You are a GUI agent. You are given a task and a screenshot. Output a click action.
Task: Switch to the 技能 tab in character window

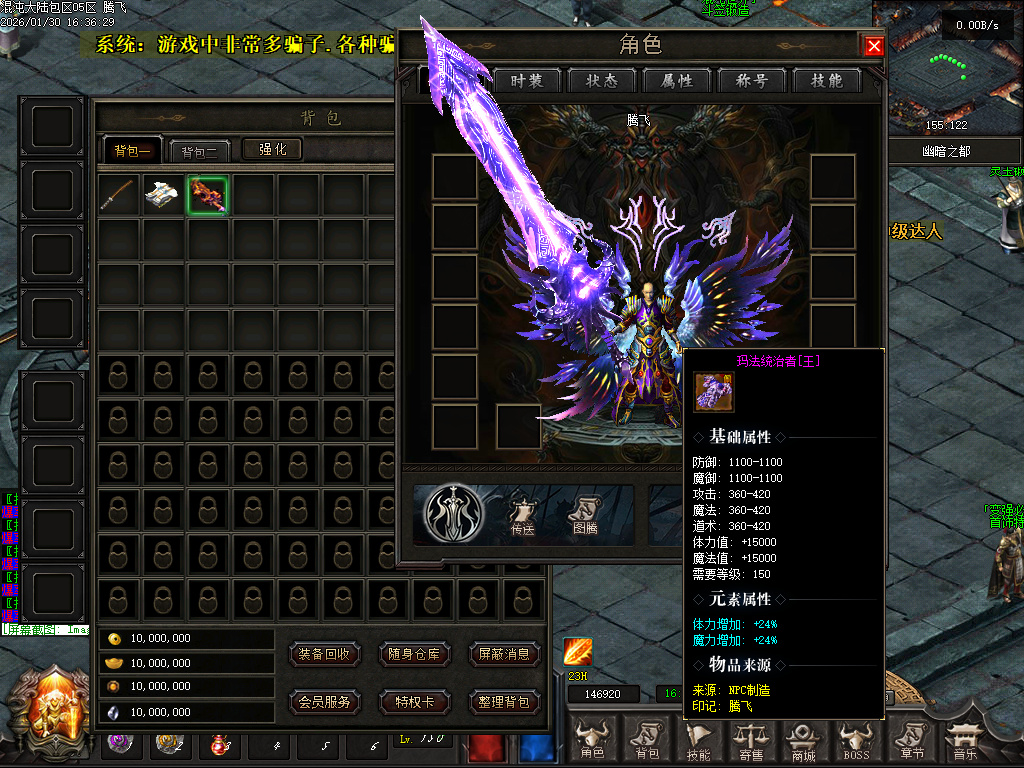click(827, 81)
